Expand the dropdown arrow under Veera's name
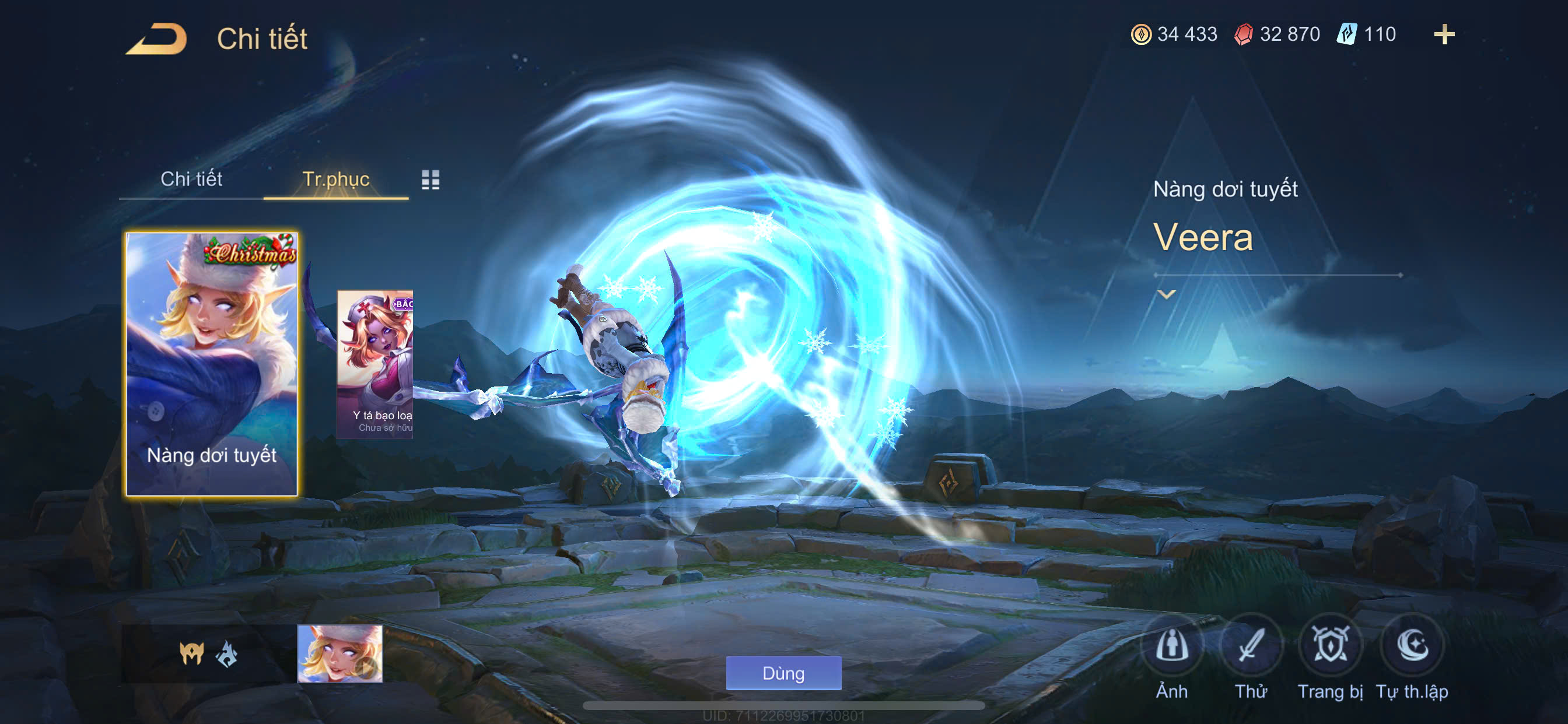The width and height of the screenshot is (1568, 724). [x=1165, y=295]
